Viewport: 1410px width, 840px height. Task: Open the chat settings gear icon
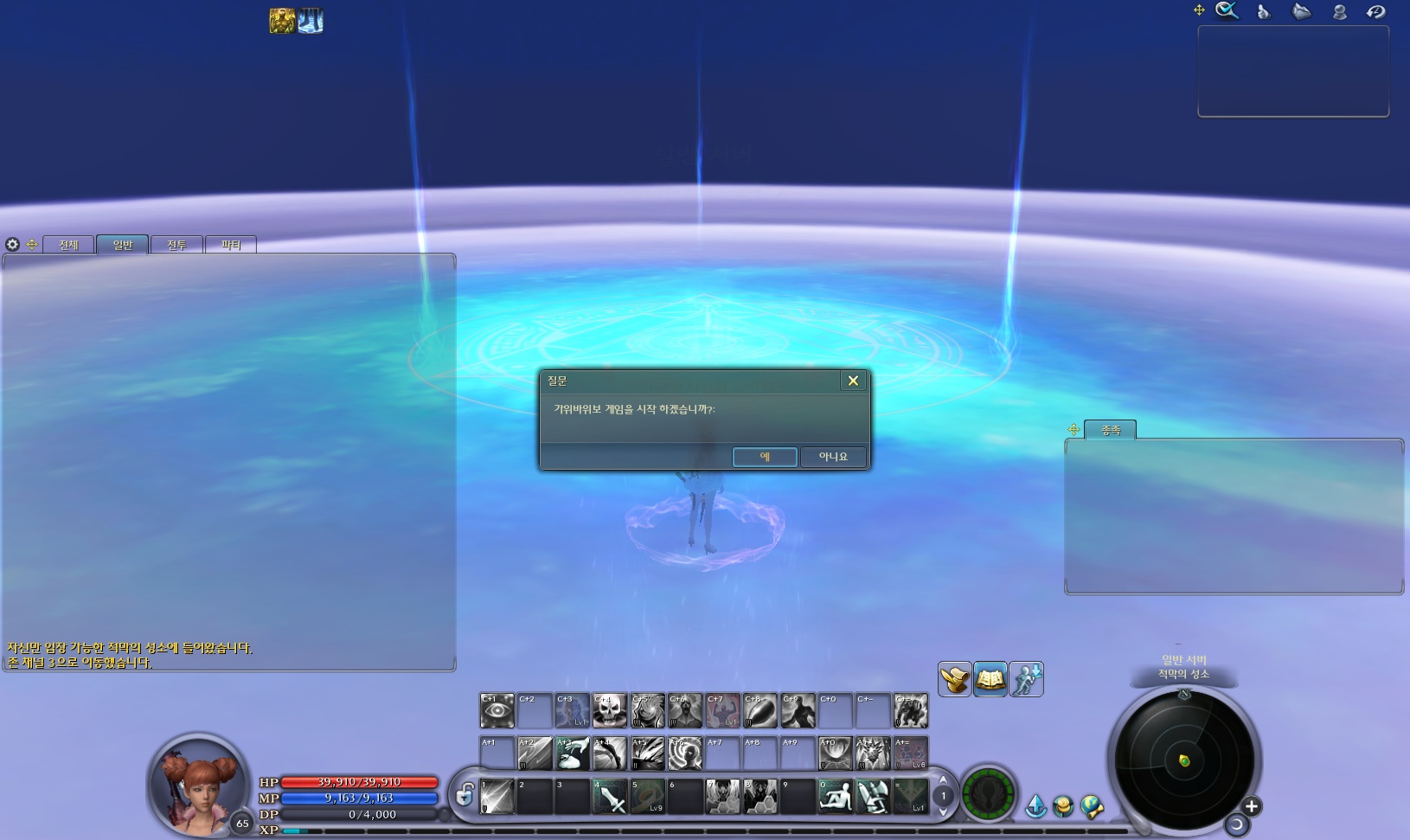(x=12, y=245)
